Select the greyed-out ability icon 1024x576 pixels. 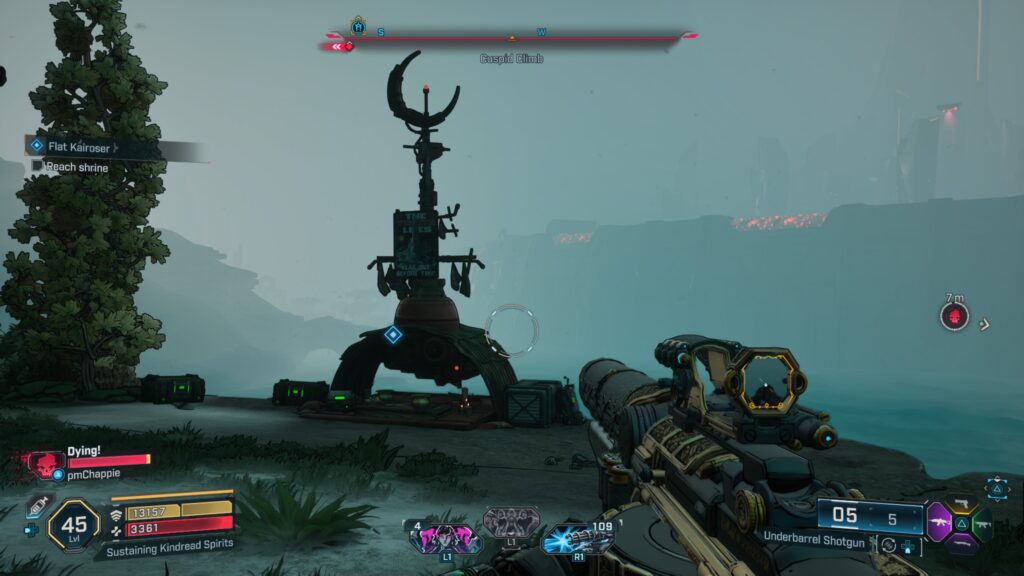pos(510,521)
